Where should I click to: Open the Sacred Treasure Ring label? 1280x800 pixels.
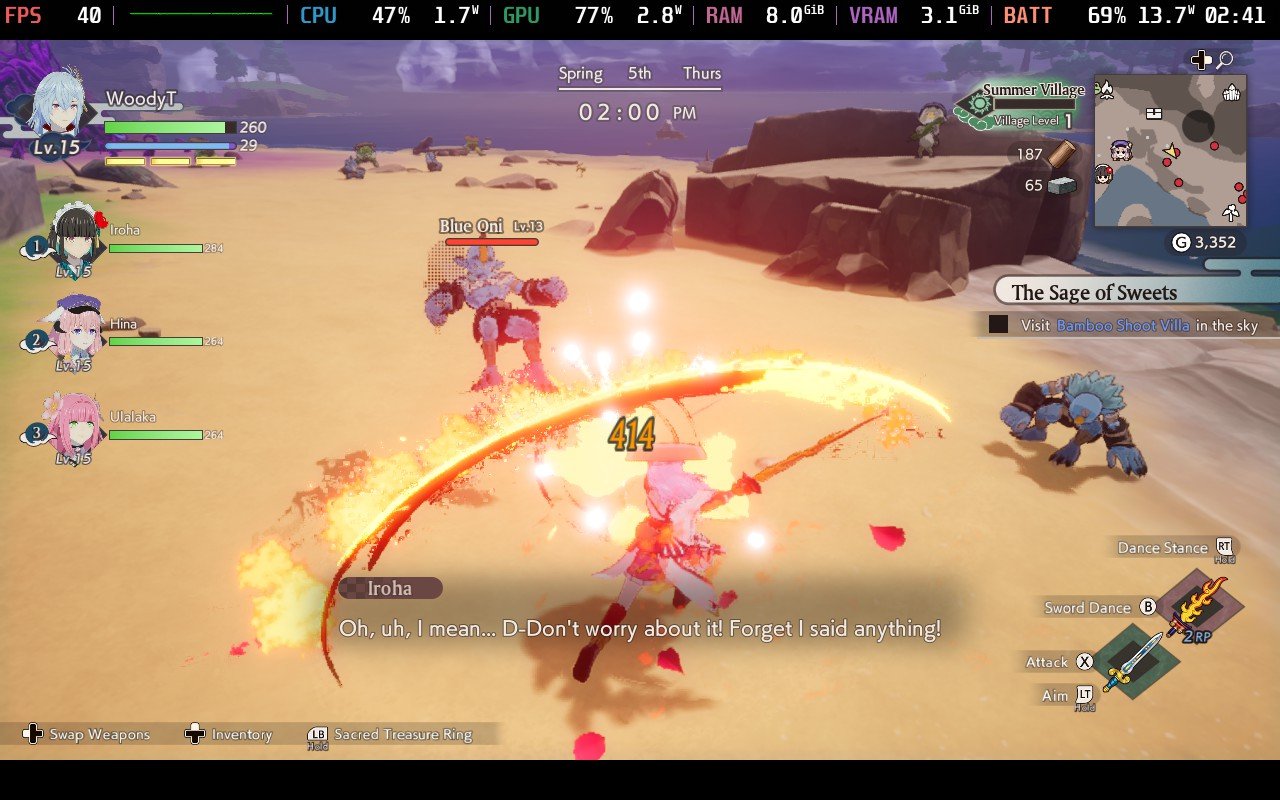click(x=402, y=734)
